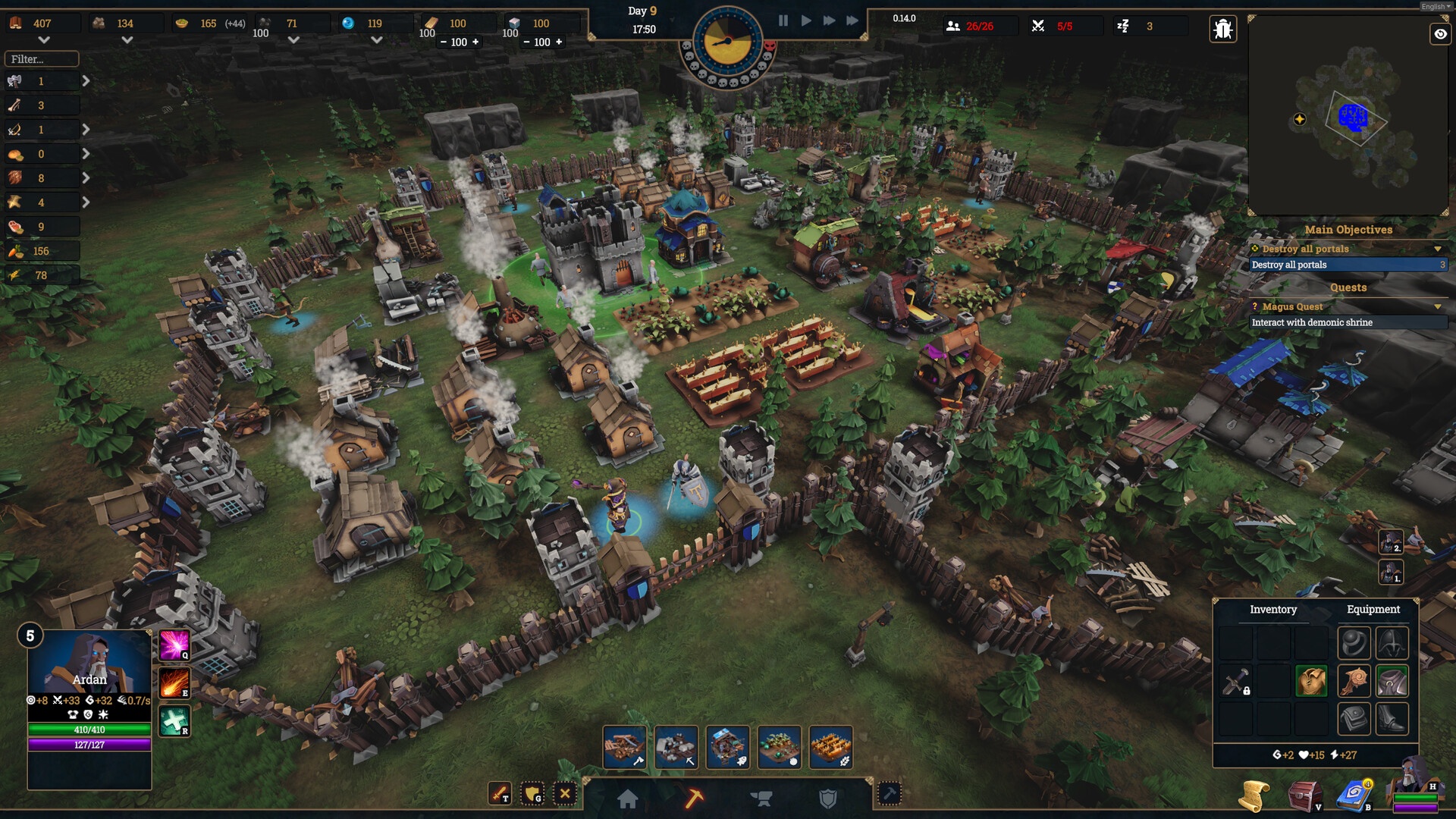Select the lumber camp building card
The width and height of the screenshot is (1456, 819).
625,747
